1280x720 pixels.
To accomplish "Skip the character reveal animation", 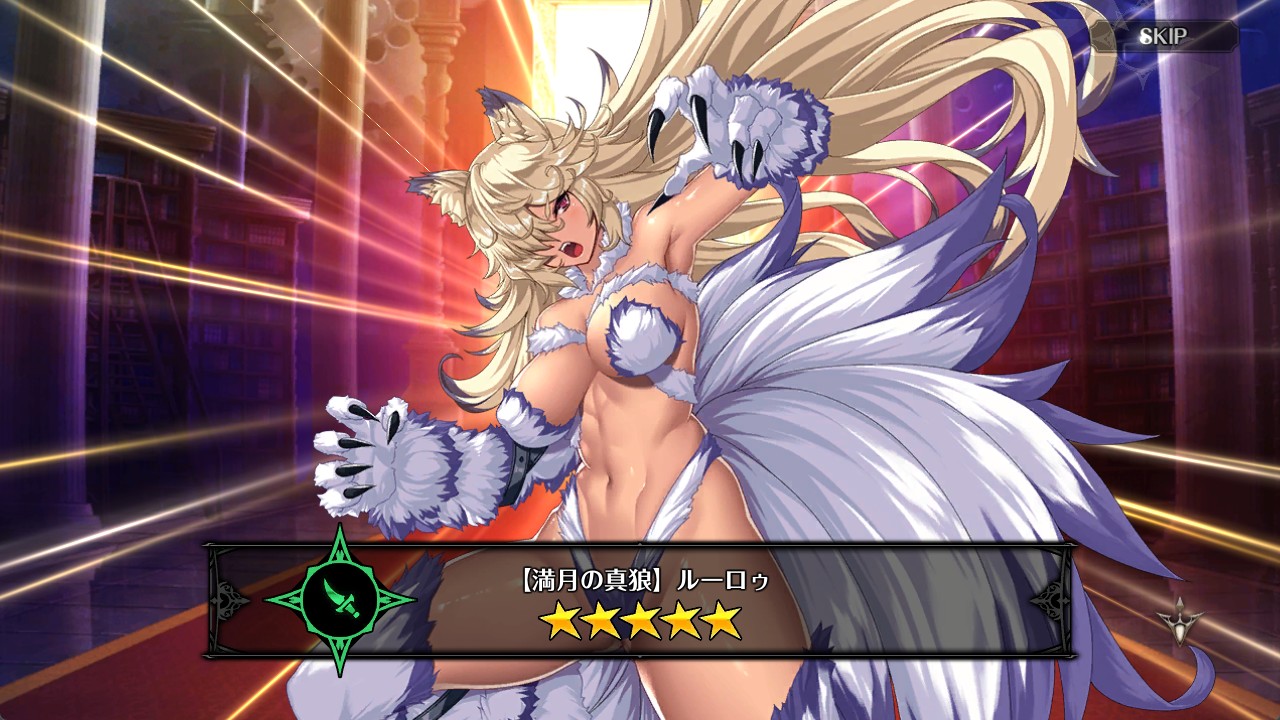I will tap(1163, 37).
